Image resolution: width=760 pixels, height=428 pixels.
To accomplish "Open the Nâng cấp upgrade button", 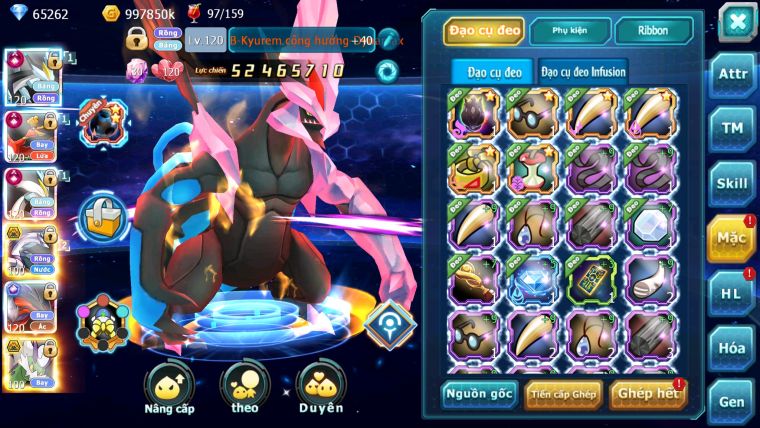I will [x=169, y=388].
